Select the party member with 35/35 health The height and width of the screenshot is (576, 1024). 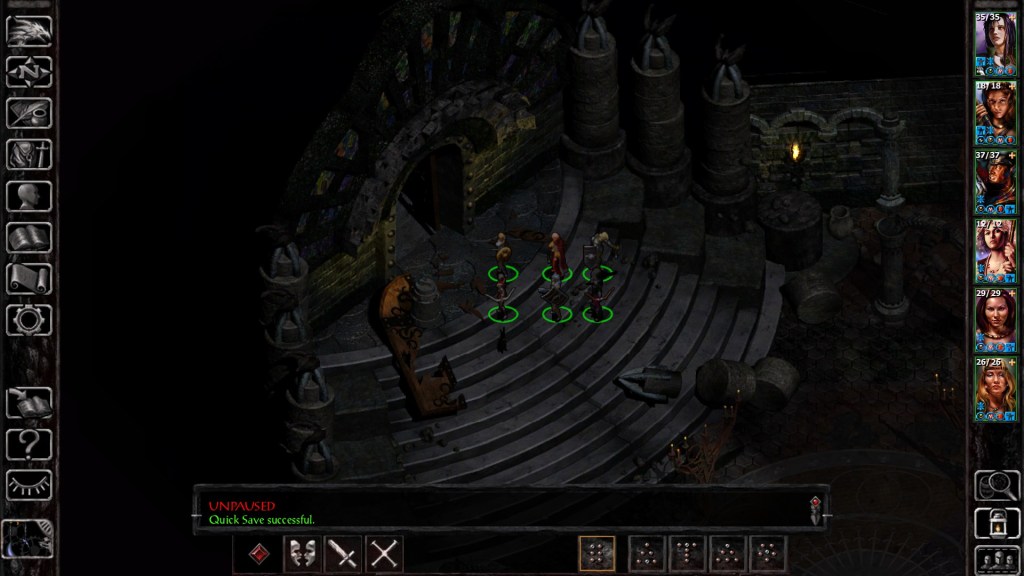[995, 39]
